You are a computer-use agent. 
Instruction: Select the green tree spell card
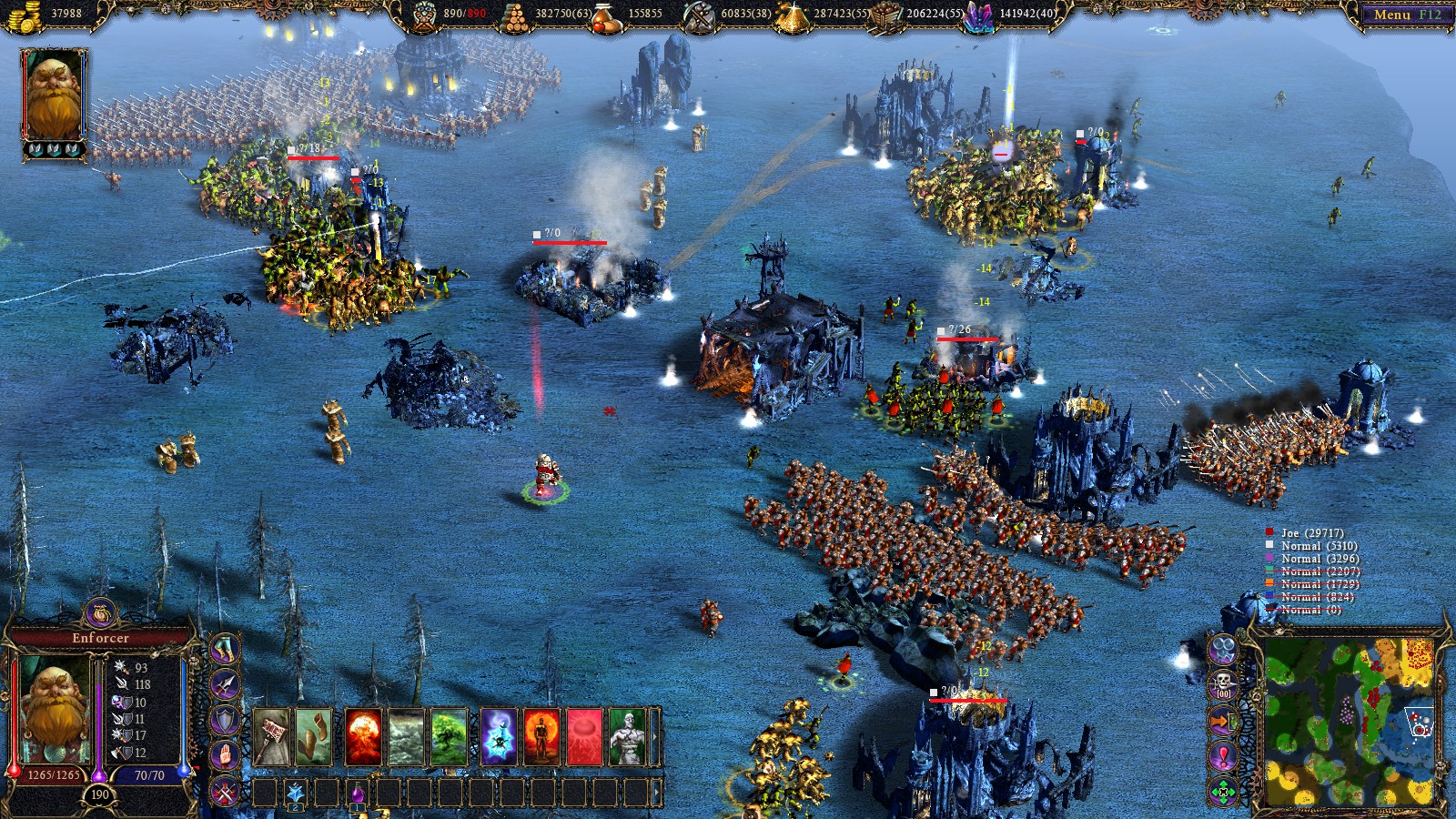coord(450,734)
